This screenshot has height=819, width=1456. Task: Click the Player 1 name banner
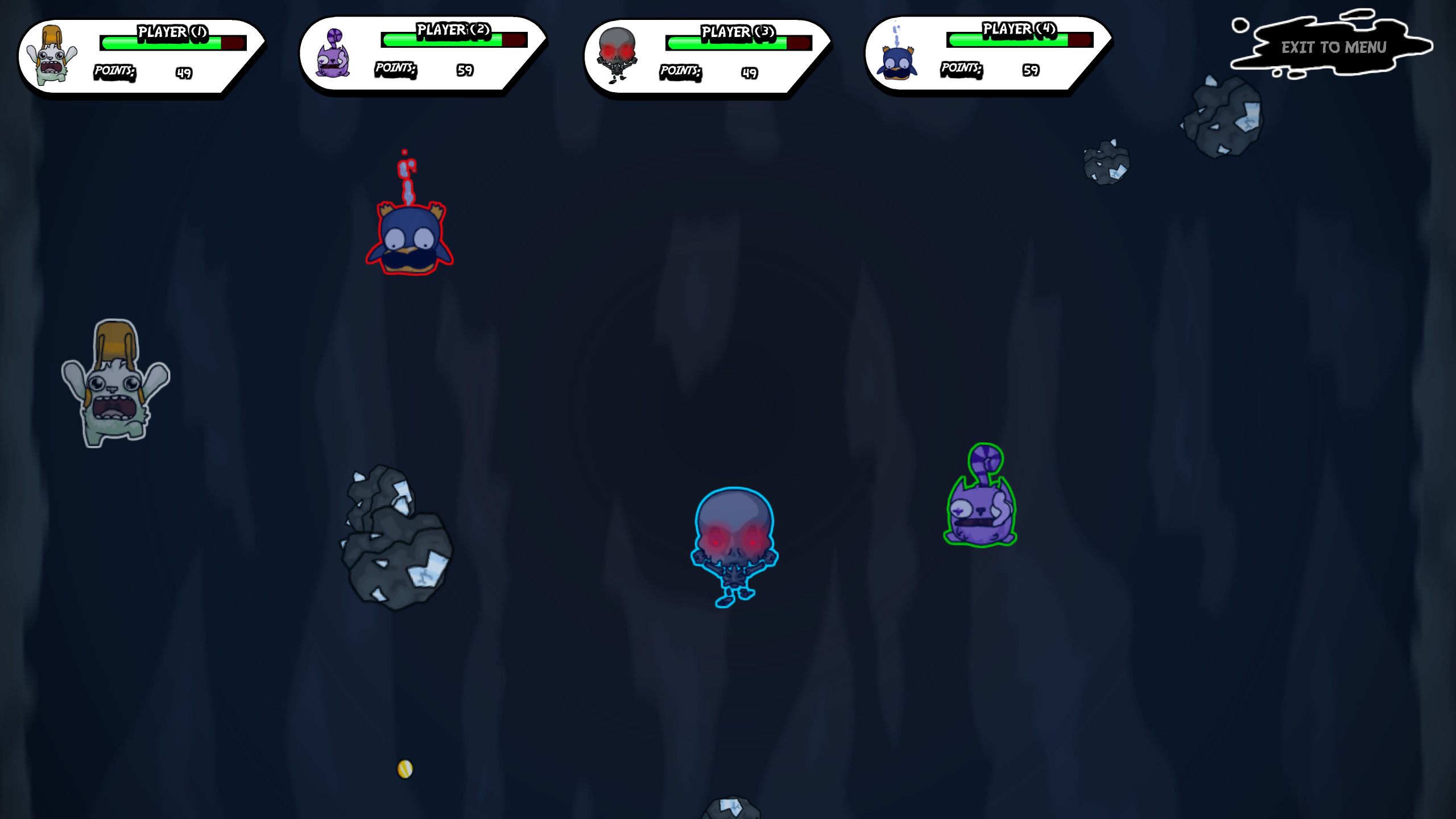(x=171, y=31)
